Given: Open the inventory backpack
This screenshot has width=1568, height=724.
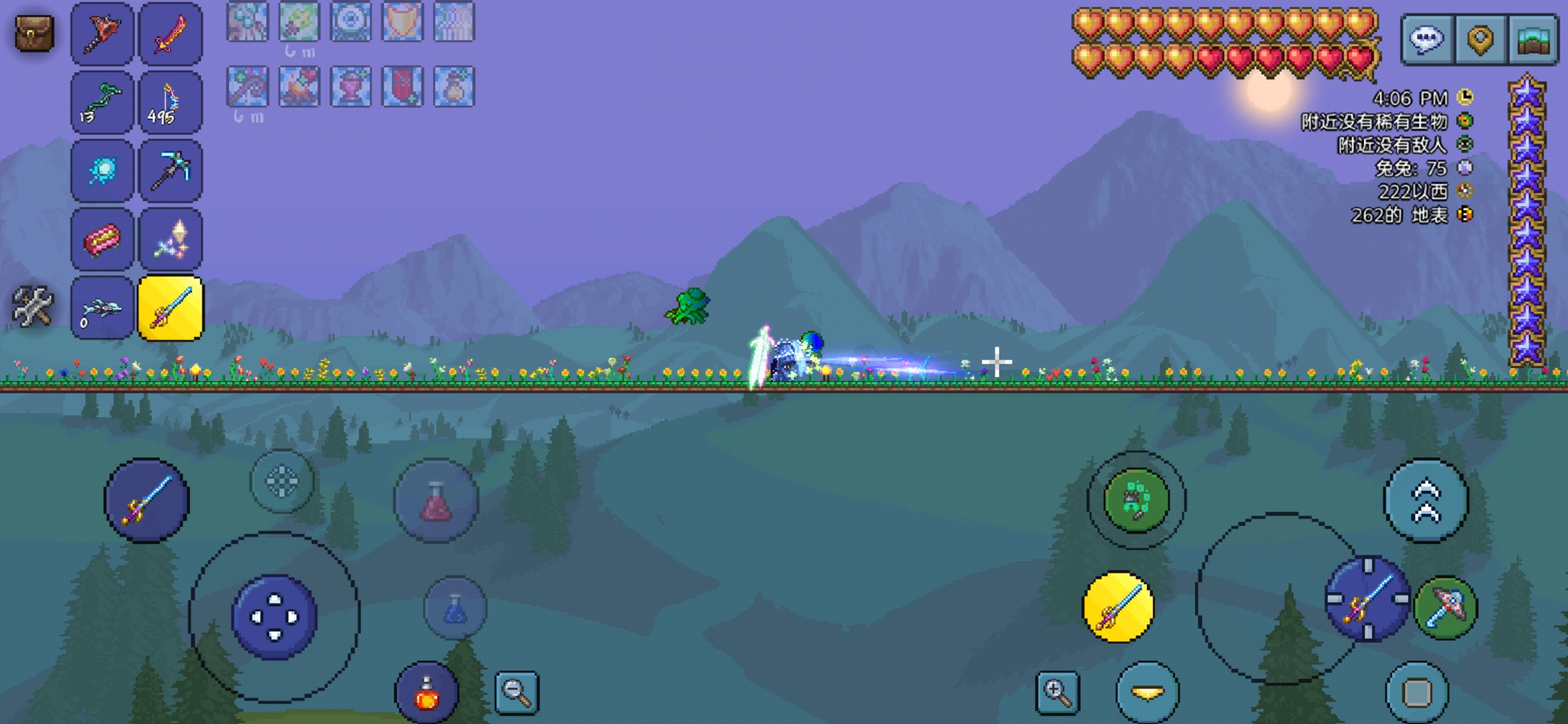Looking at the screenshot, I should pos(34,34).
